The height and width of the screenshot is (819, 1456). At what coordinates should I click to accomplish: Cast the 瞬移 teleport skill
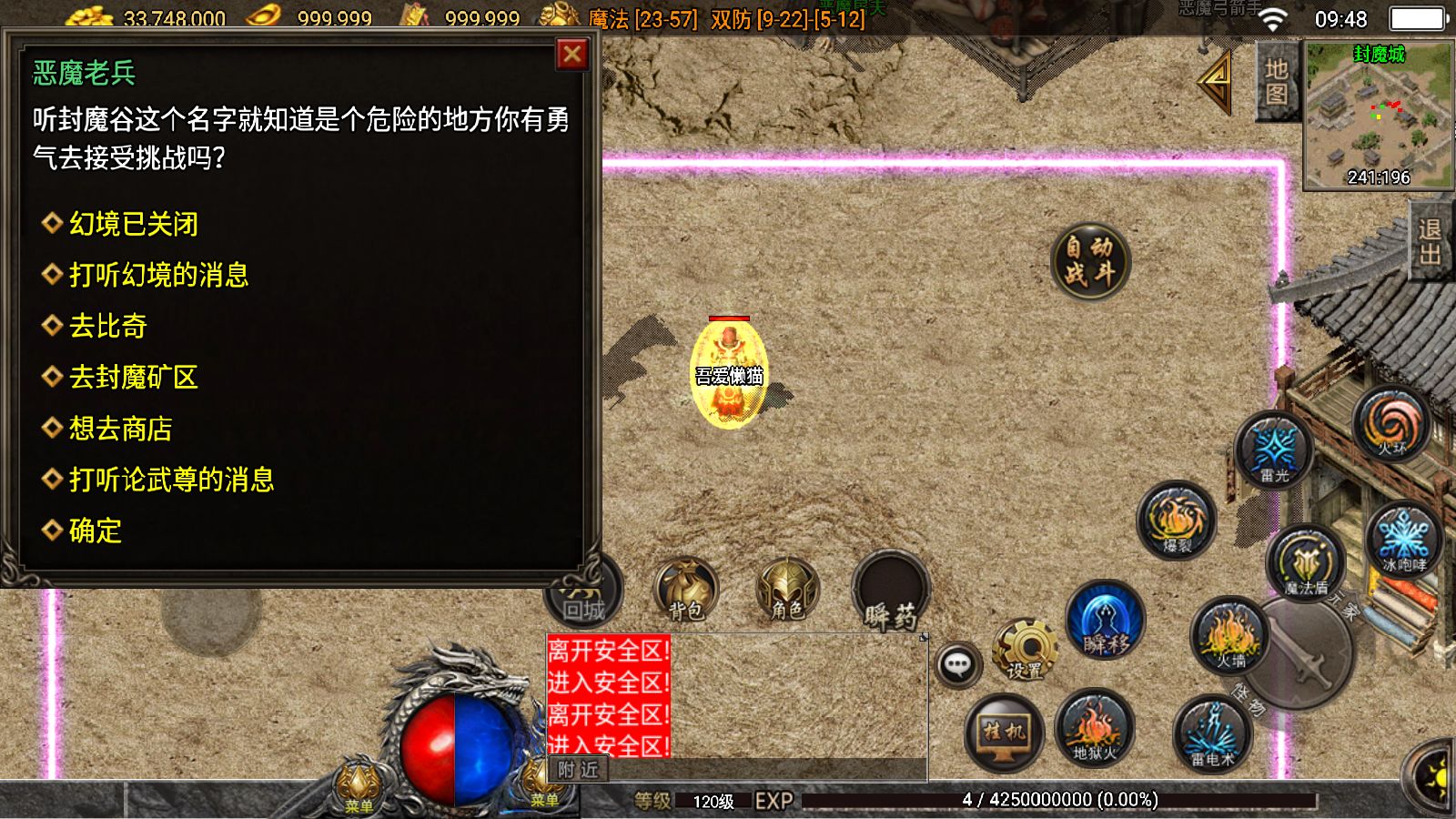pyautogui.click(x=1105, y=622)
